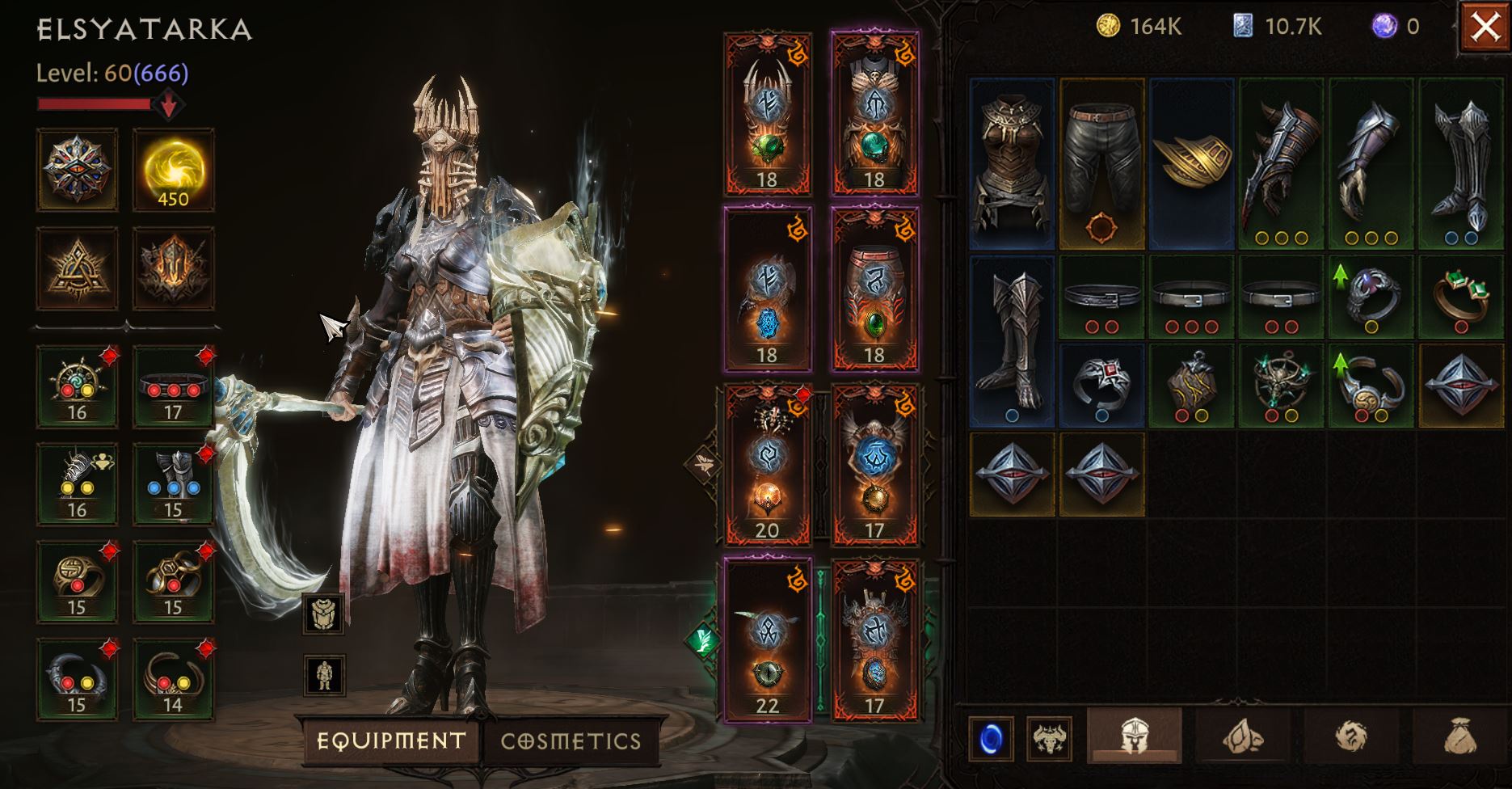
Task: Select the Equipment tab
Action: pos(391,741)
